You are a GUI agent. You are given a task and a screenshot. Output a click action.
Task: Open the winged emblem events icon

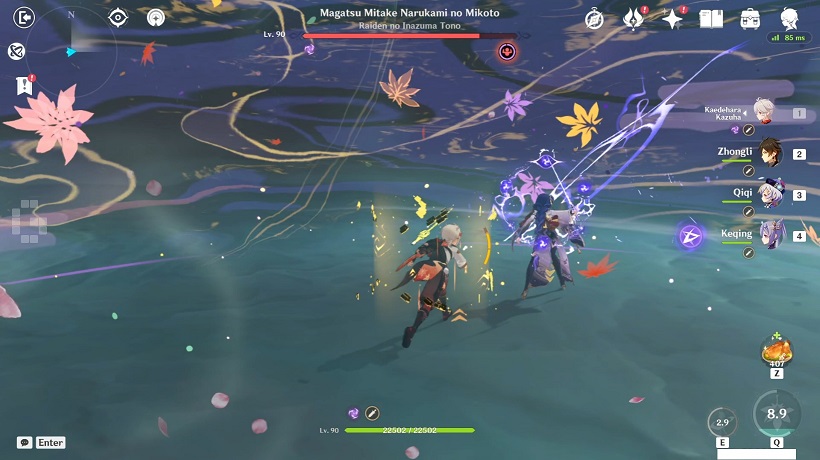pyautogui.click(x=633, y=18)
